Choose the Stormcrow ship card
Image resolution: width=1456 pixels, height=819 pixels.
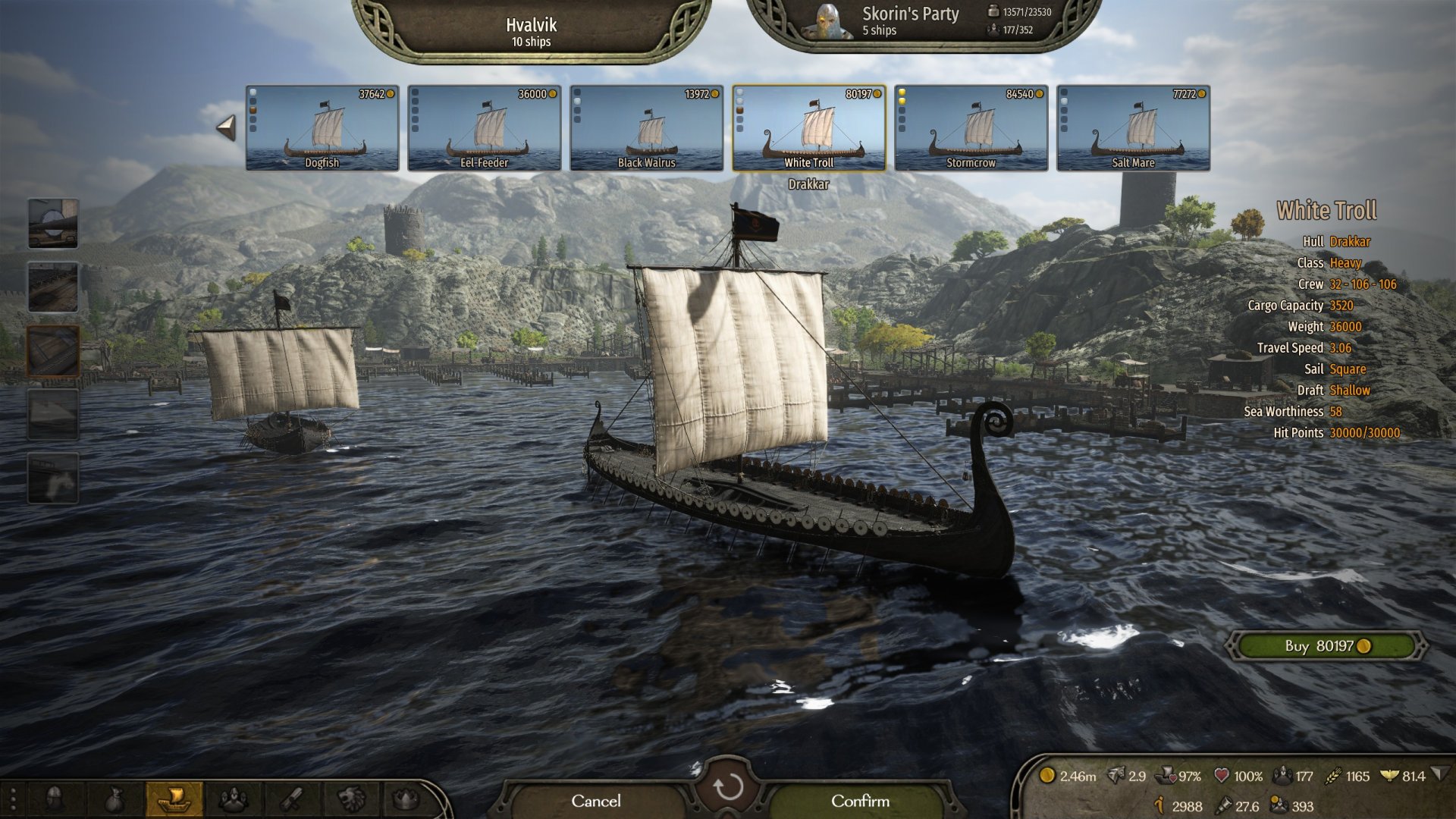[971, 127]
